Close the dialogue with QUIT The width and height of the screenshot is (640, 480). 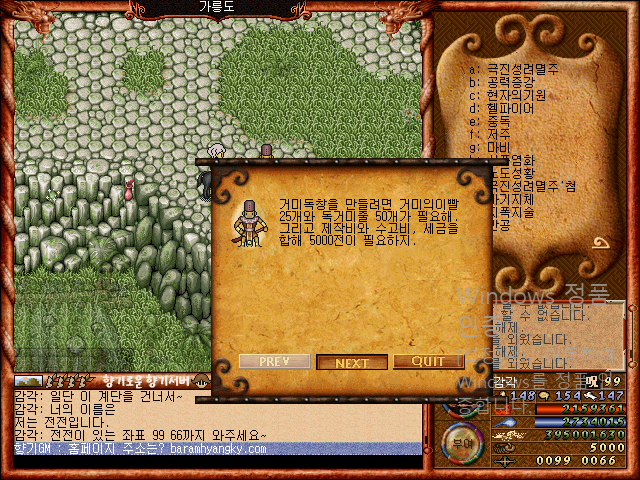click(x=428, y=361)
